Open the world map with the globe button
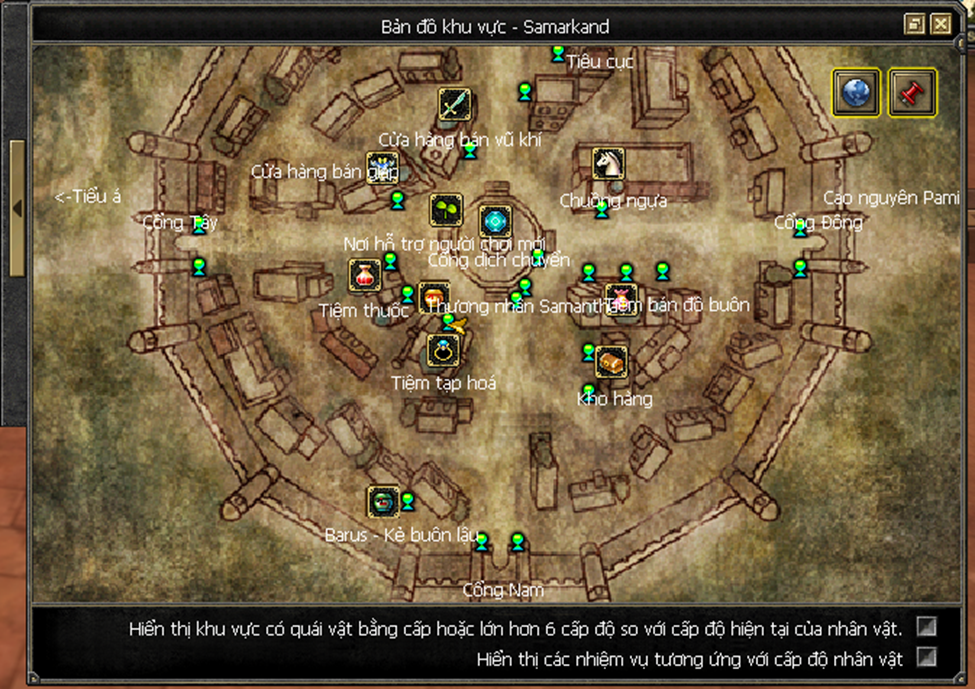The width and height of the screenshot is (975, 689). pyautogui.click(x=856, y=93)
